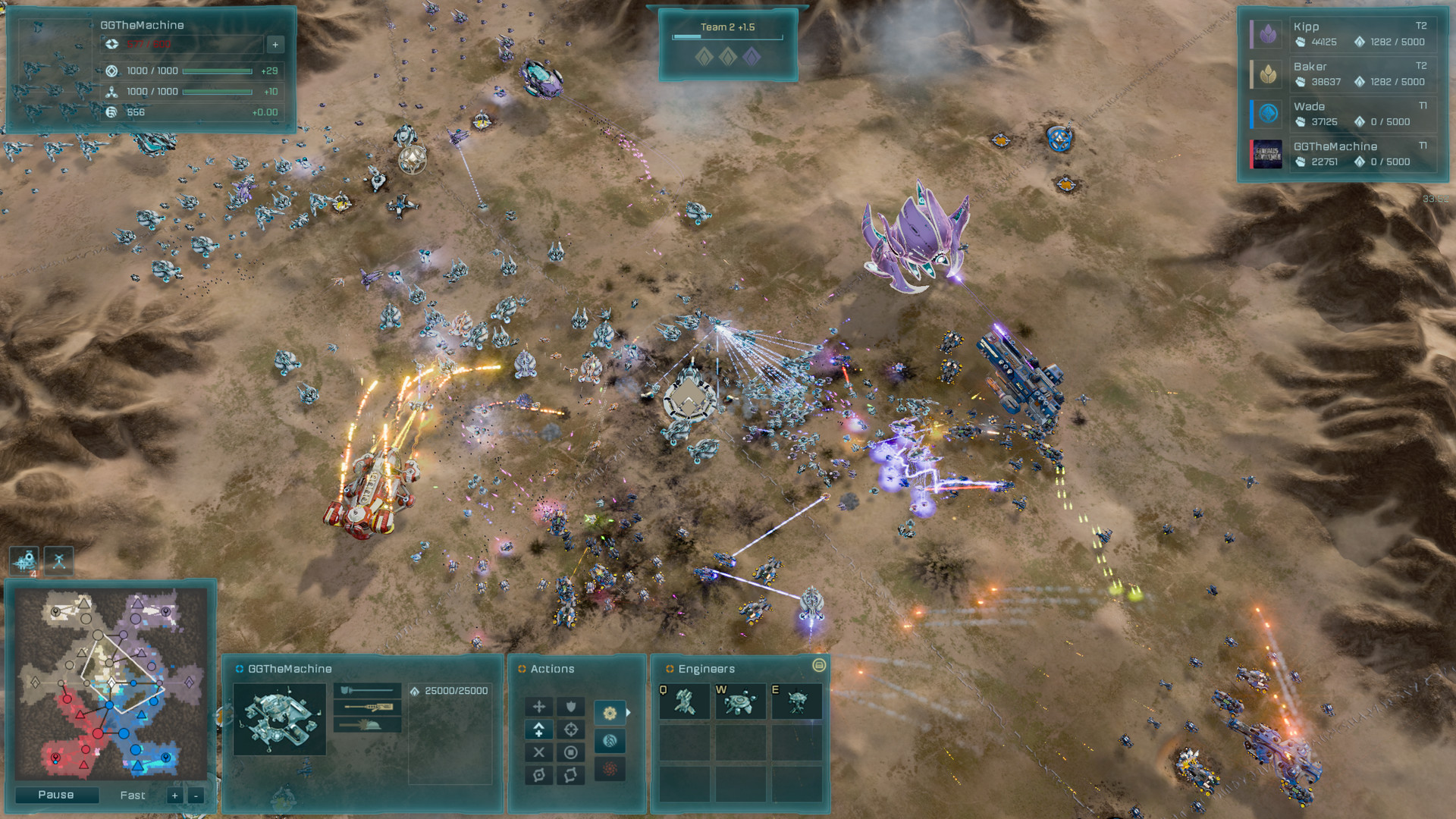Open the gear utility action icon
Viewport: 1456px width, 819px height.
click(x=610, y=714)
